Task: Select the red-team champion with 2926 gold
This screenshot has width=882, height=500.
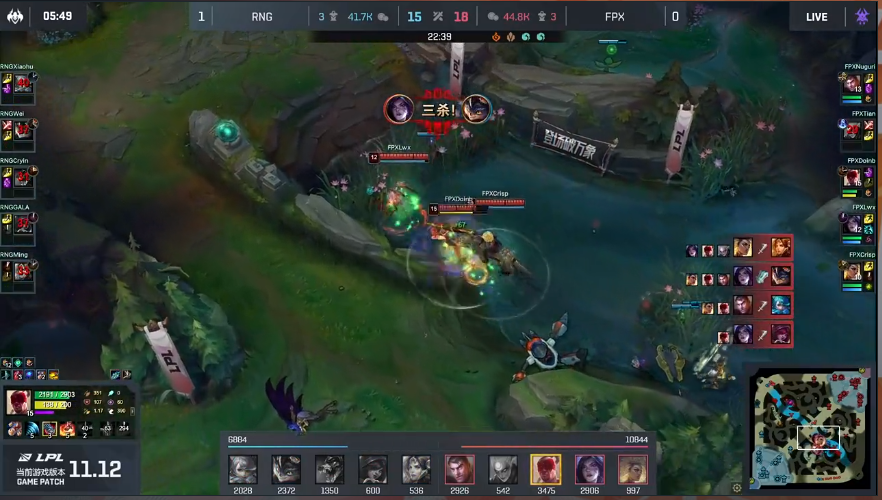Action: [x=459, y=469]
